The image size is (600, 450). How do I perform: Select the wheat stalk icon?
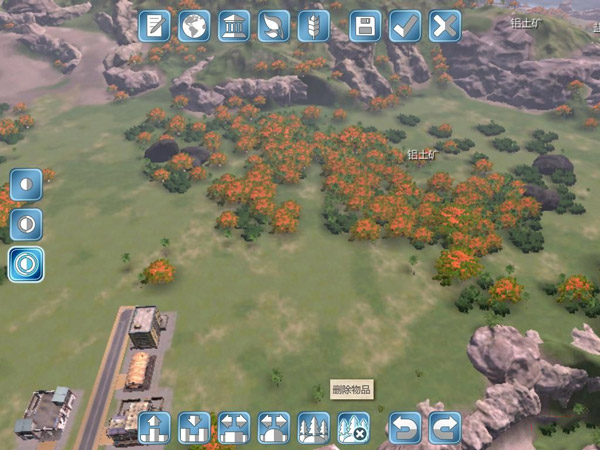tap(314, 26)
